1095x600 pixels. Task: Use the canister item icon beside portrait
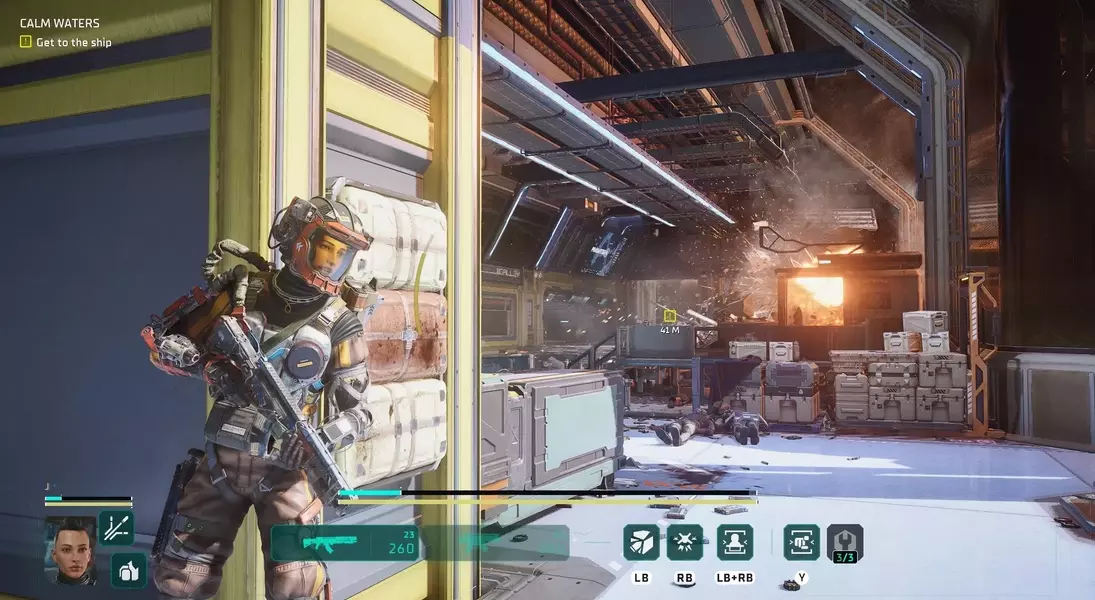click(129, 571)
